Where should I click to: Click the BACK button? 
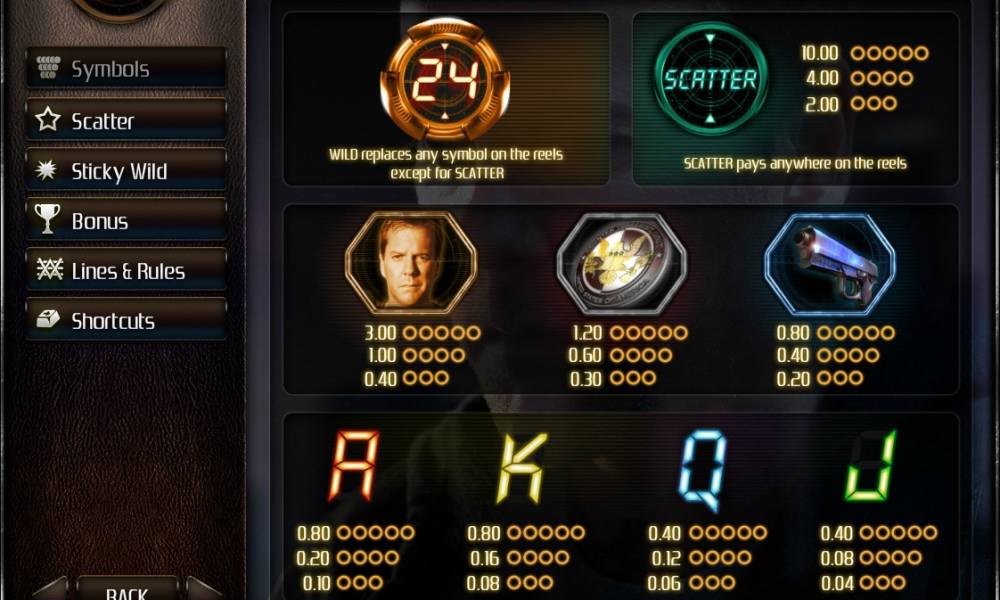[x=127, y=591]
